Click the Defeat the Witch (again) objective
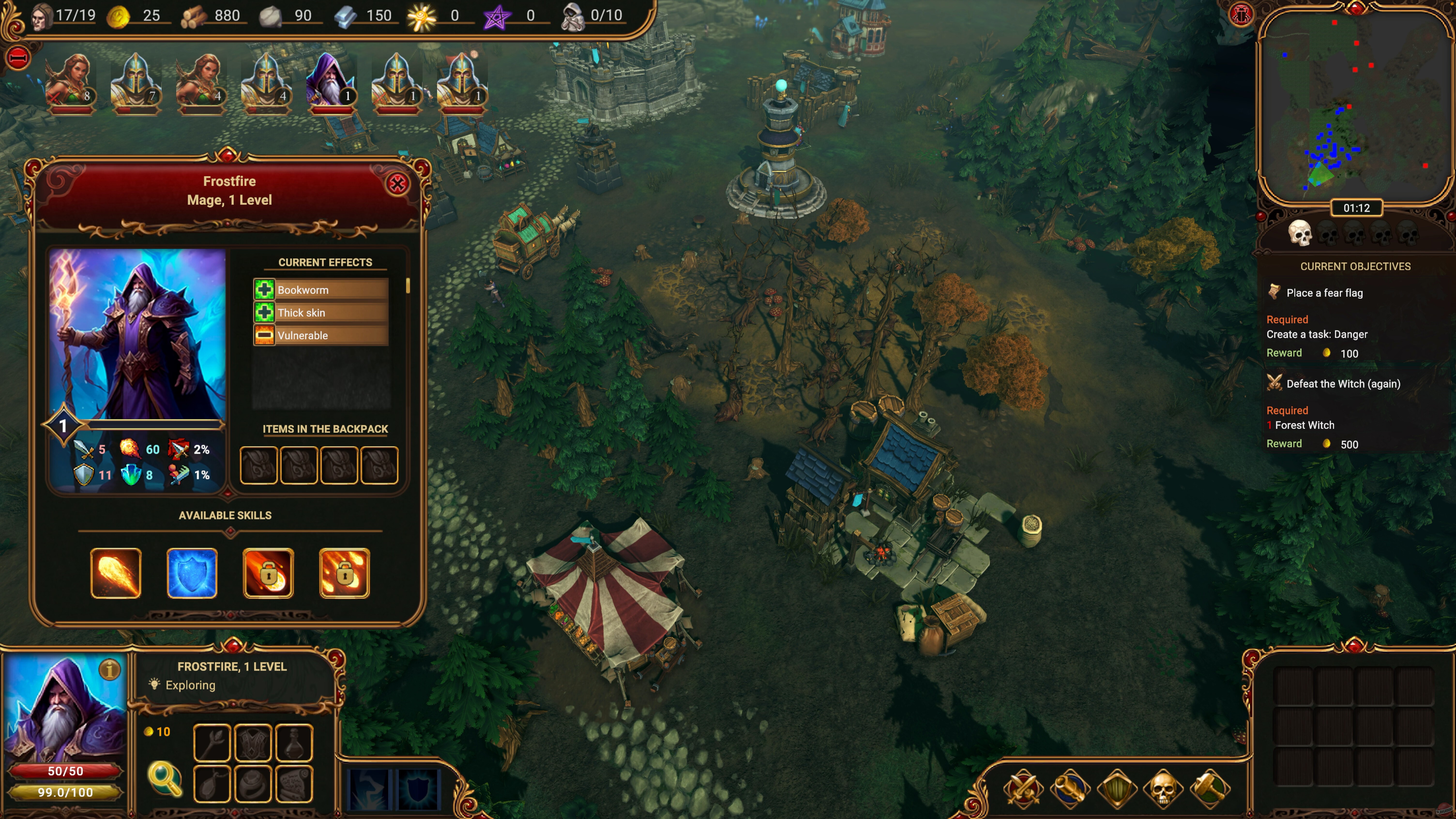1456x819 pixels. click(1342, 384)
